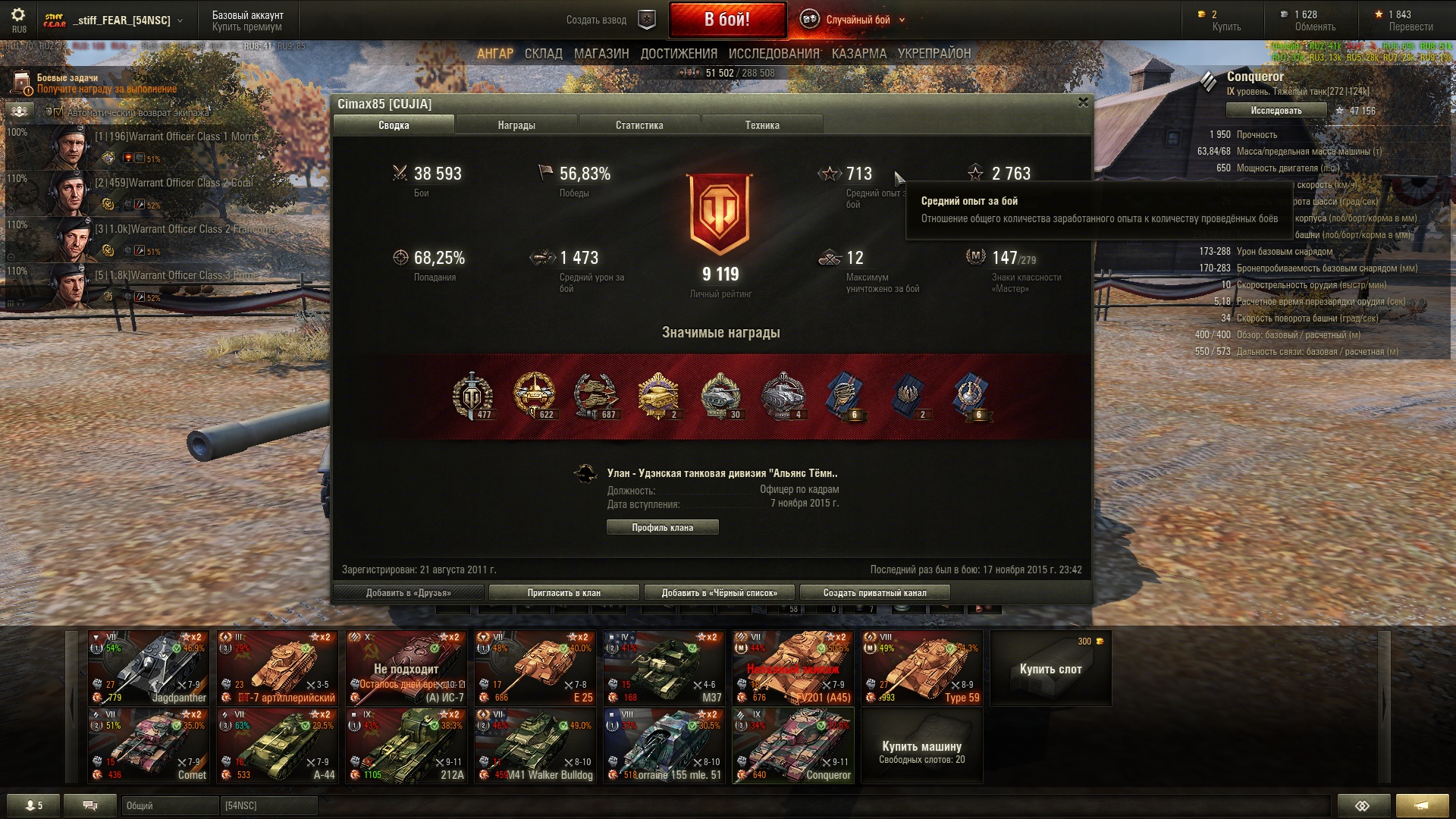Open the СКЛАД depot menu
Image resolution: width=1456 pixels, height=819 pixels.
[543, 54]
